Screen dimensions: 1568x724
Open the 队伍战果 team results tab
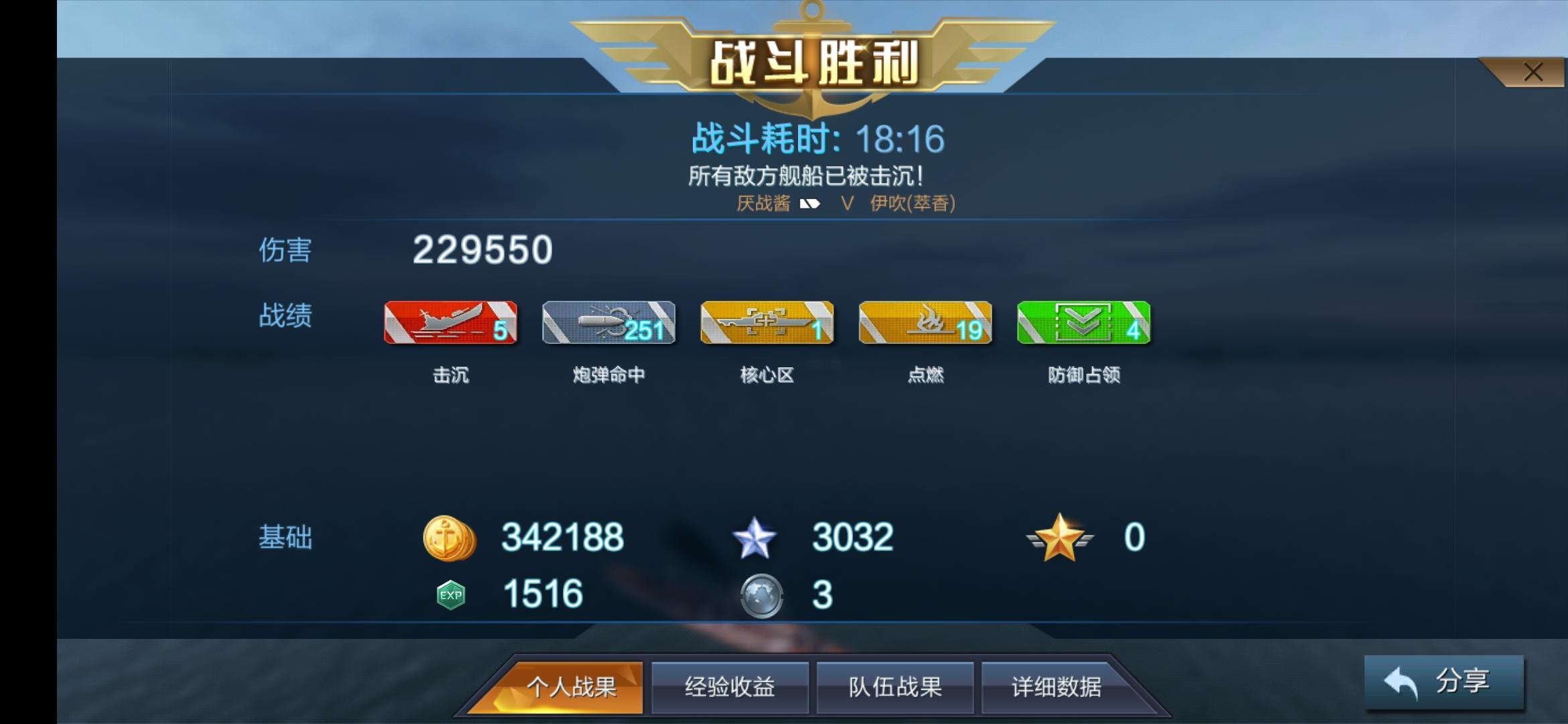[895, 687]
